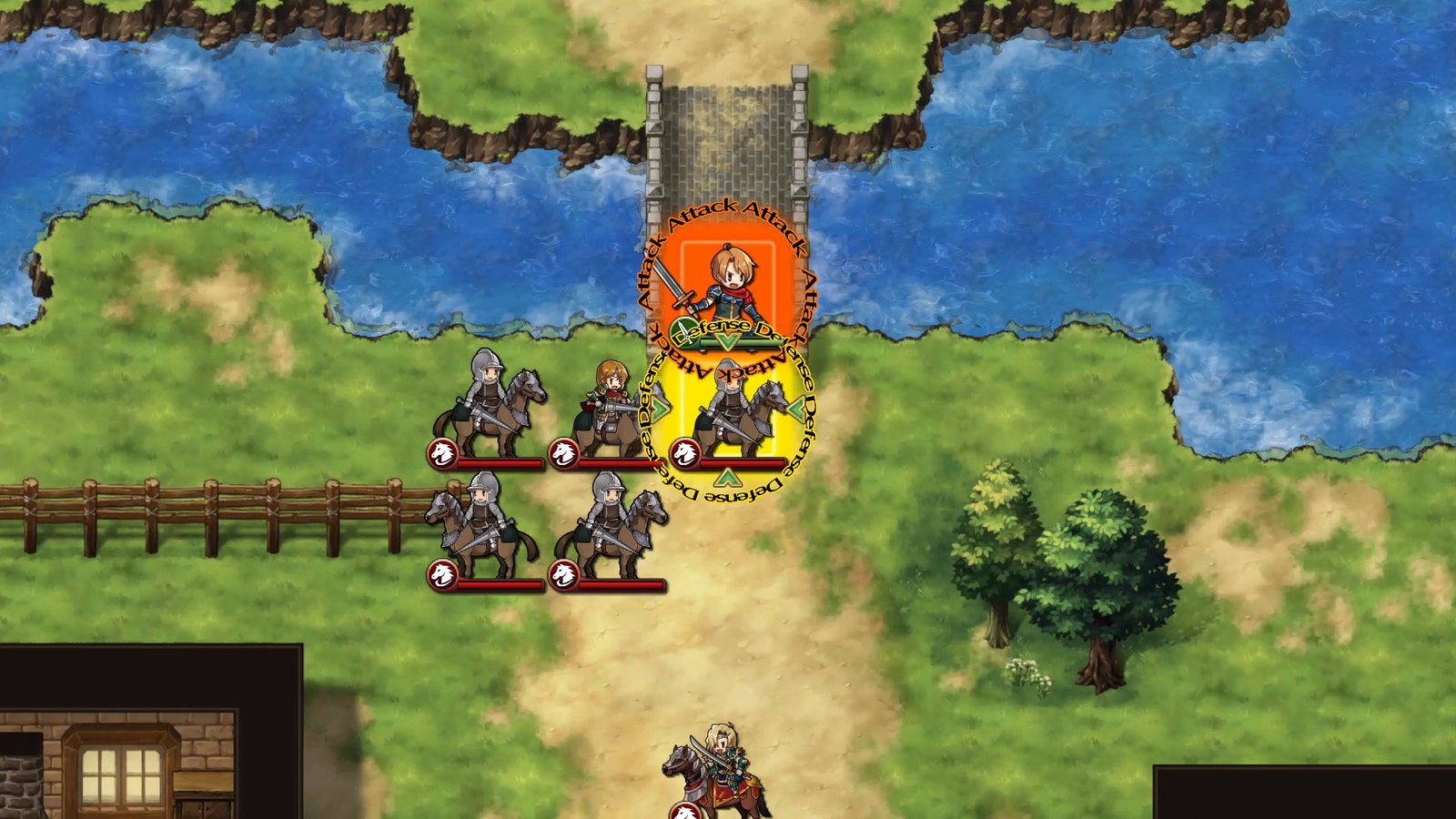
Task: Toggle targeting on the swordsman atop the bridge
Action: pos(728,282)
